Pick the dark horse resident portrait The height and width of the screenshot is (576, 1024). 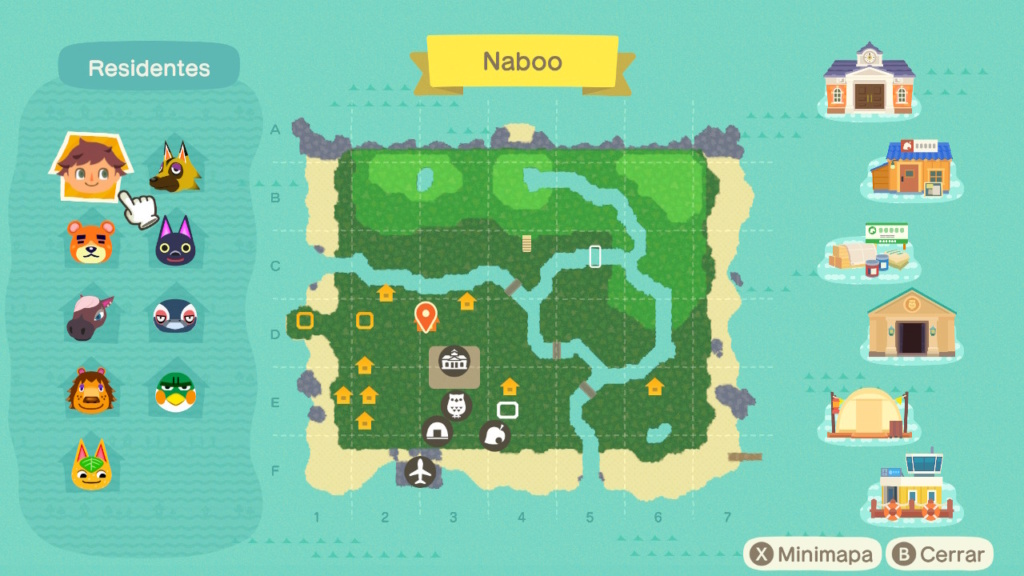[91, 317]
